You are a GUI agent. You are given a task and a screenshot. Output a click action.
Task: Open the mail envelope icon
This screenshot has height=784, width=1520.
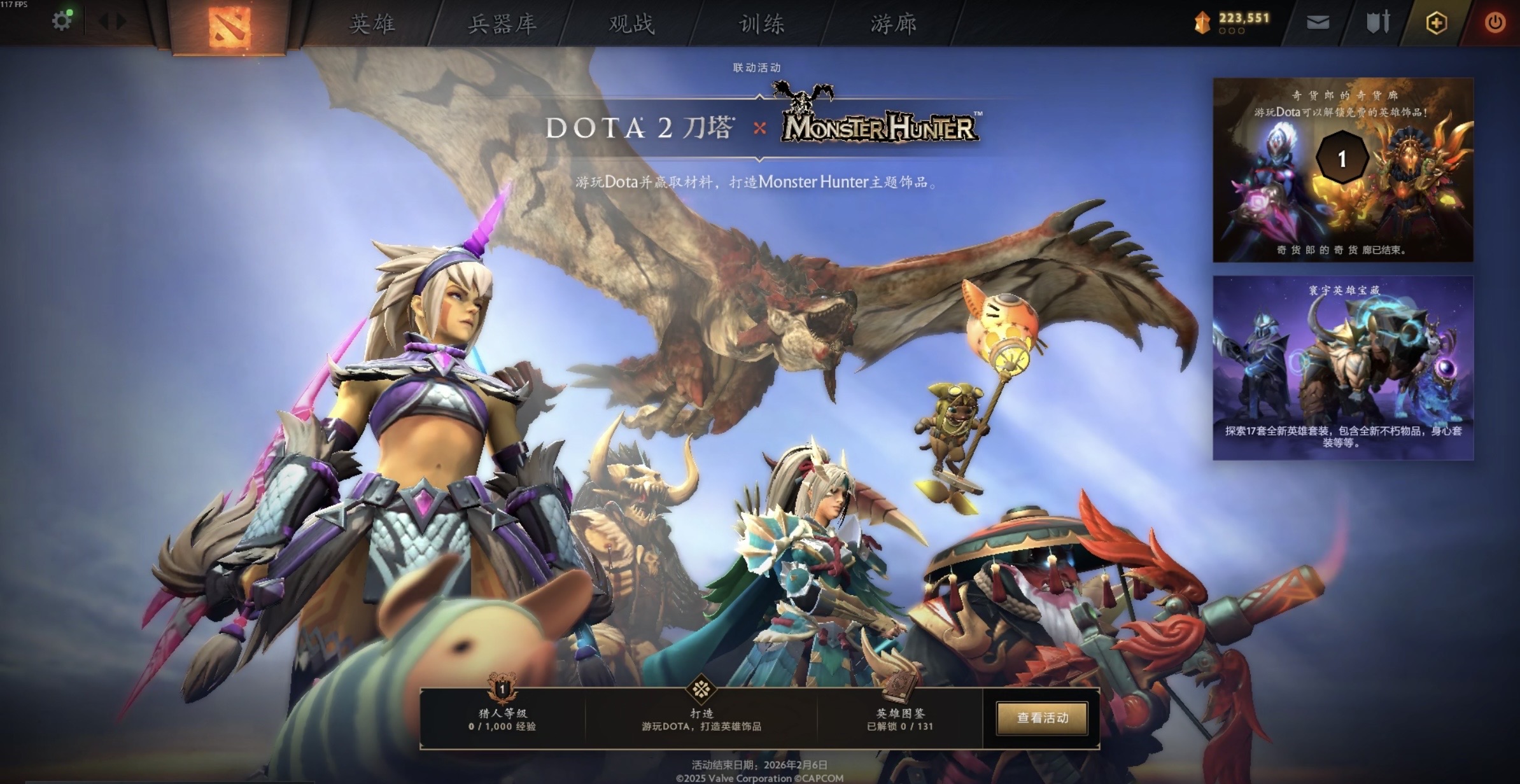point(1318,23)
